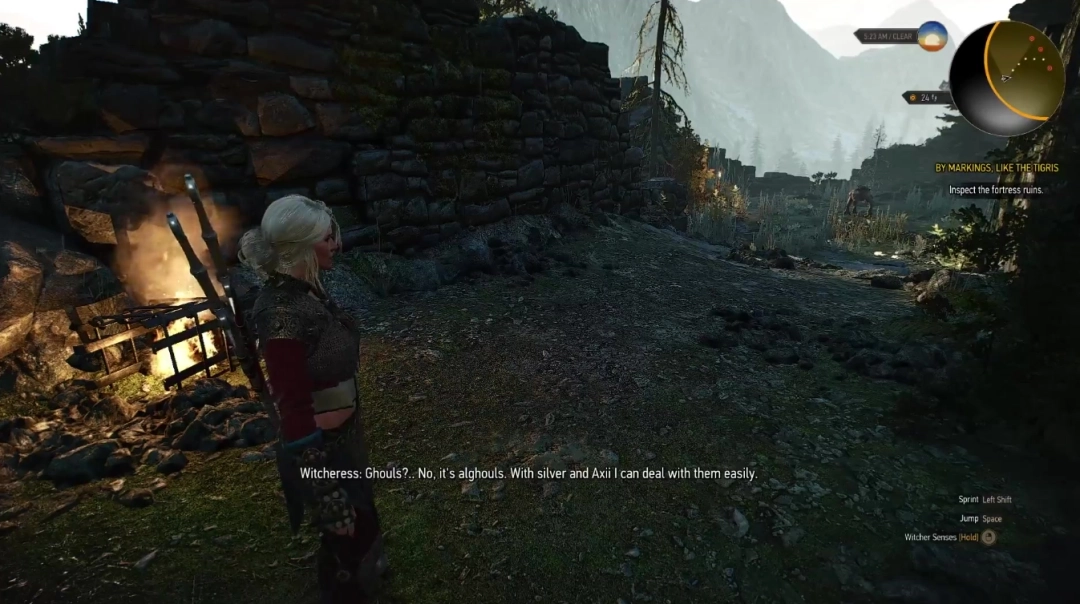Click the clear weather sun icon
The height and width of the screenshot is (604, 1080).
(932, 36)
